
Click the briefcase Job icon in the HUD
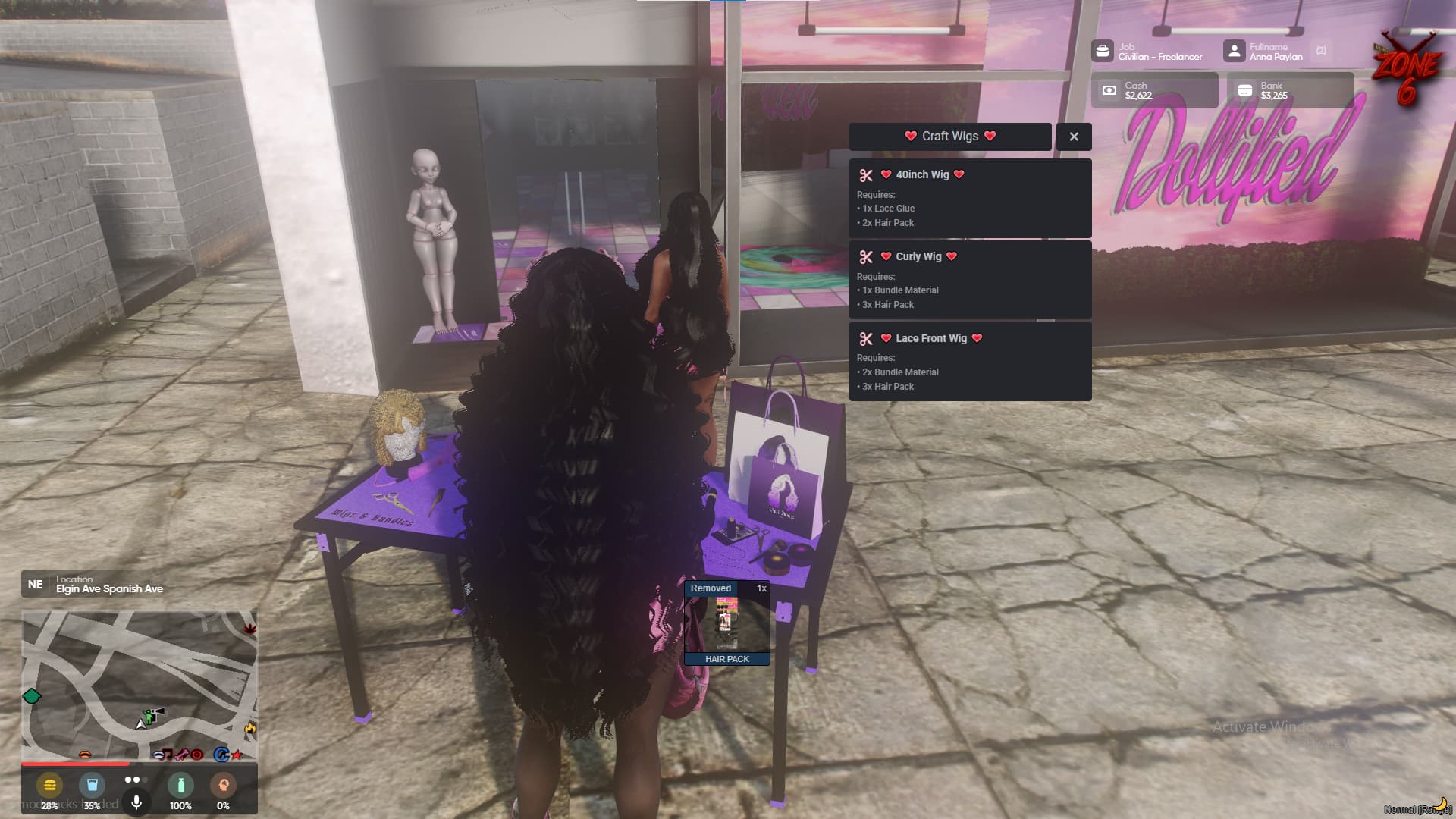coord(1101,52)
